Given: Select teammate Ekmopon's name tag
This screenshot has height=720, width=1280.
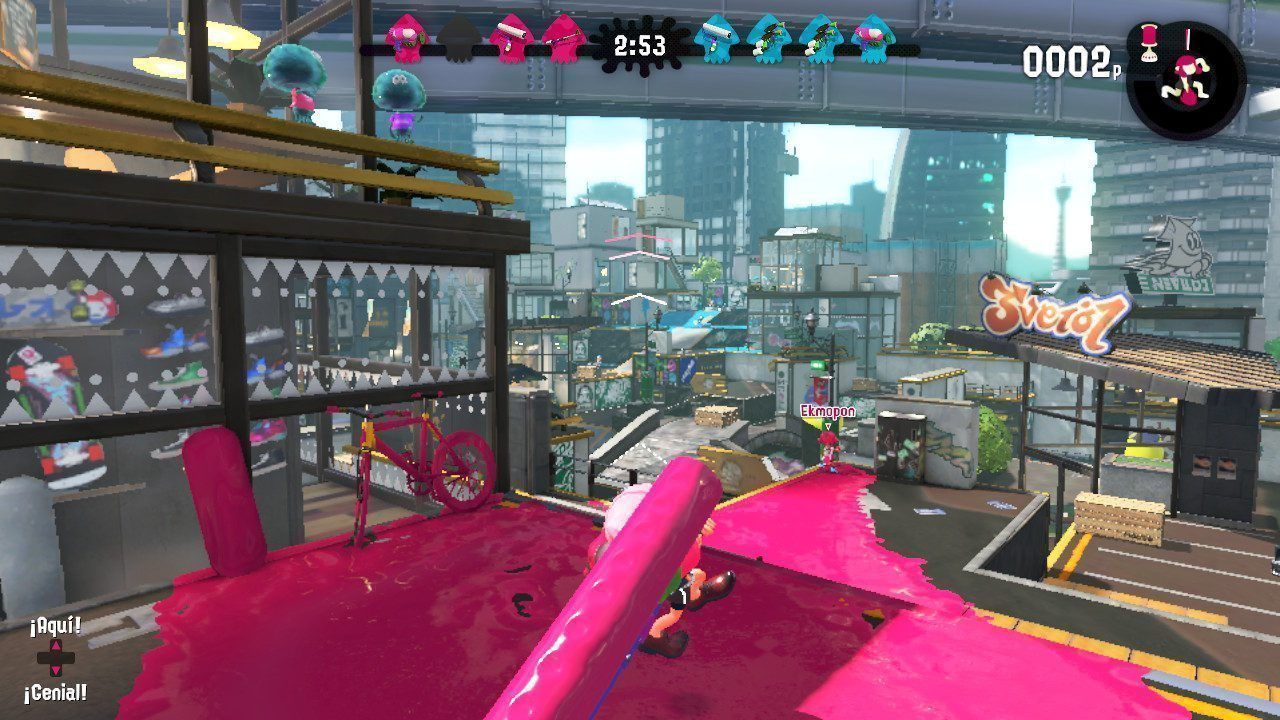Looking at the screenshot, I should pyautogui.click(x=824, y=410).
